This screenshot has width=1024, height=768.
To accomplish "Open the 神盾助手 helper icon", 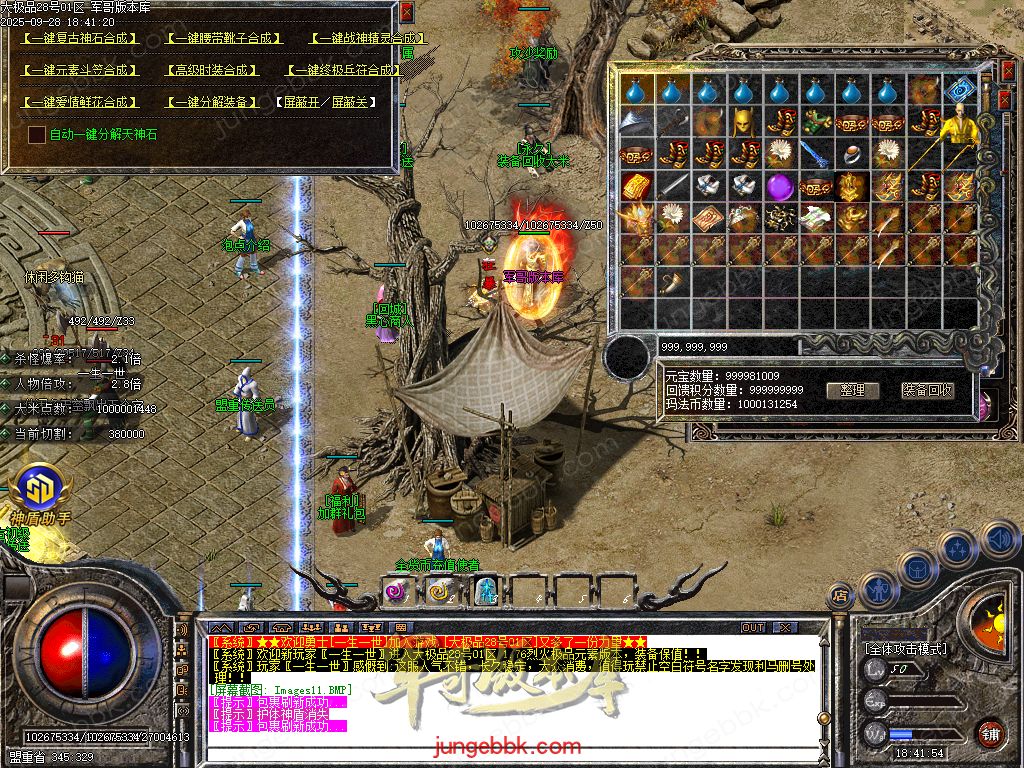I will point(40,492).
